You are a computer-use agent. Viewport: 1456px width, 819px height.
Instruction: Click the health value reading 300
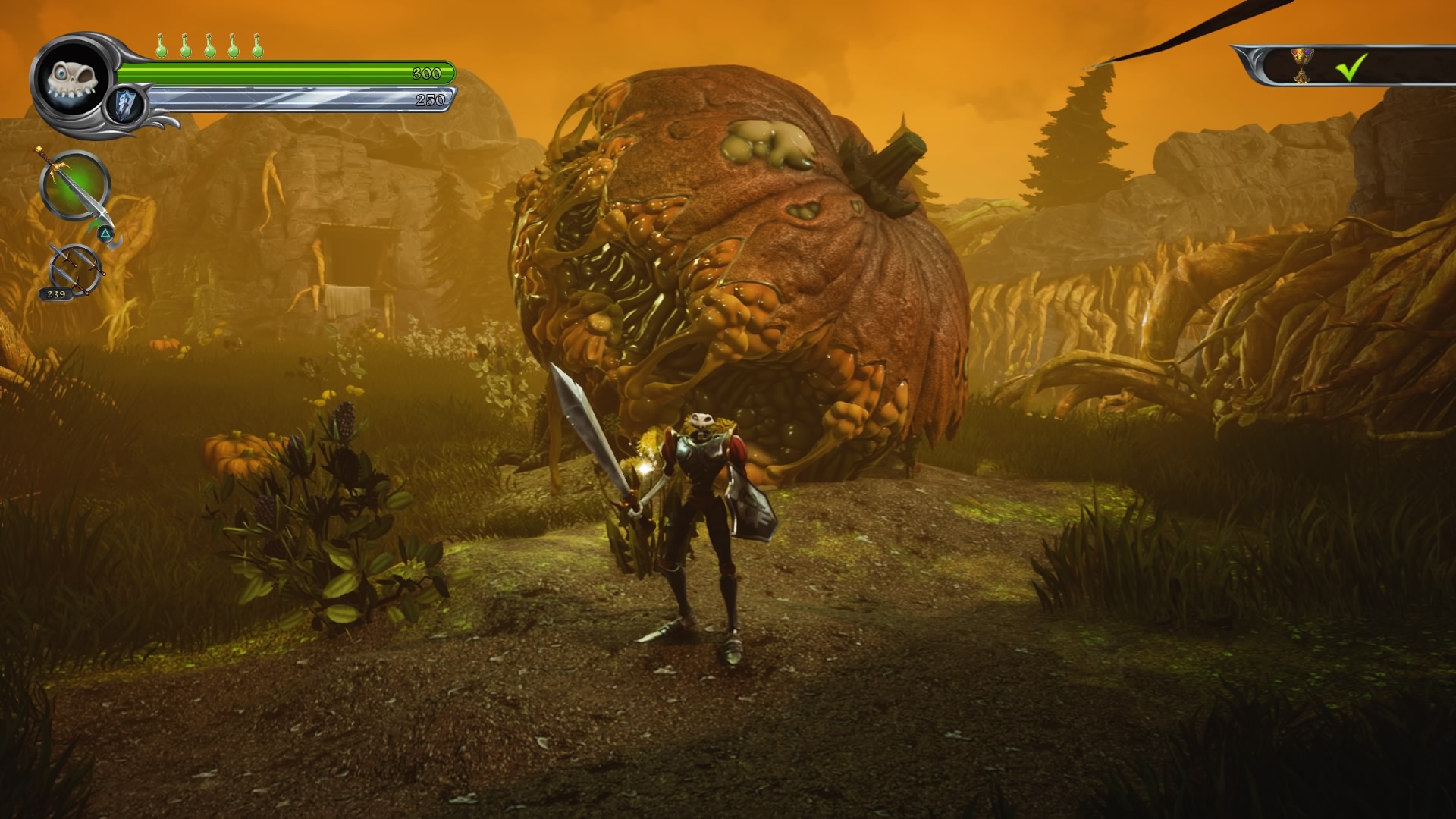(x=425, y=74)
